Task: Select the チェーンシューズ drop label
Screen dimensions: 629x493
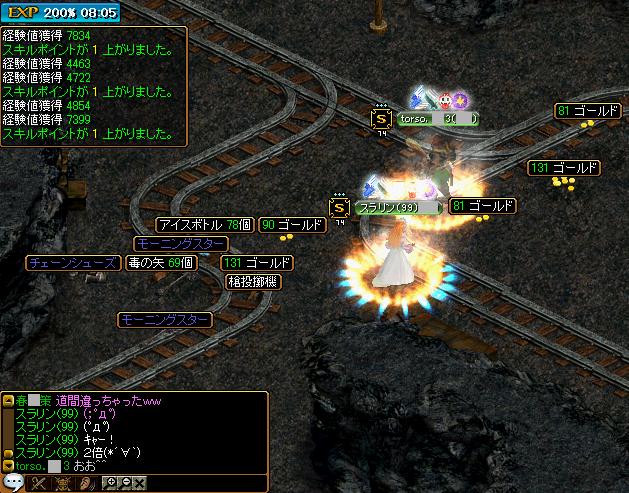Action: pyautogui.click(x=72, y=263)
